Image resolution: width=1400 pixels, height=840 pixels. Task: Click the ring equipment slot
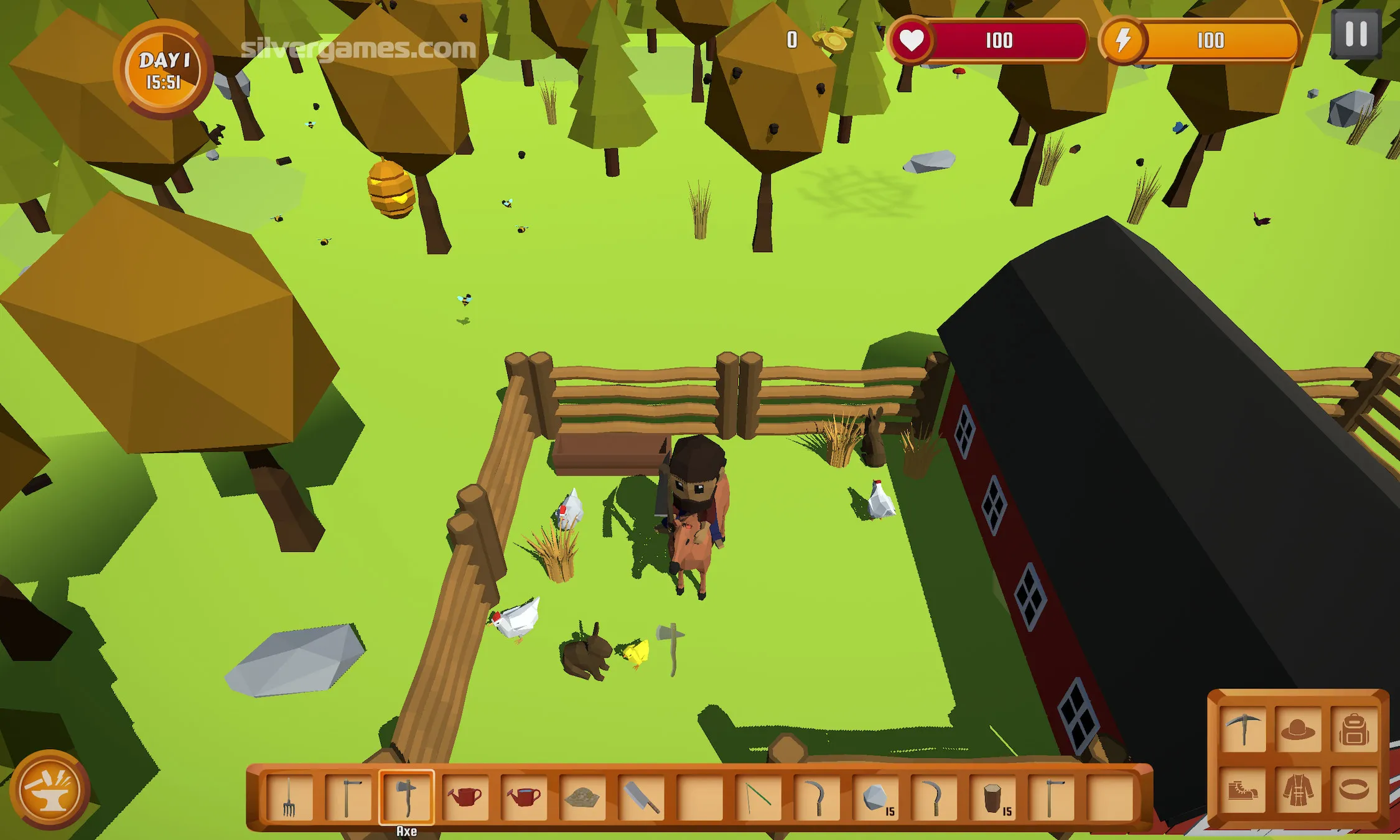coord(1353,790)
